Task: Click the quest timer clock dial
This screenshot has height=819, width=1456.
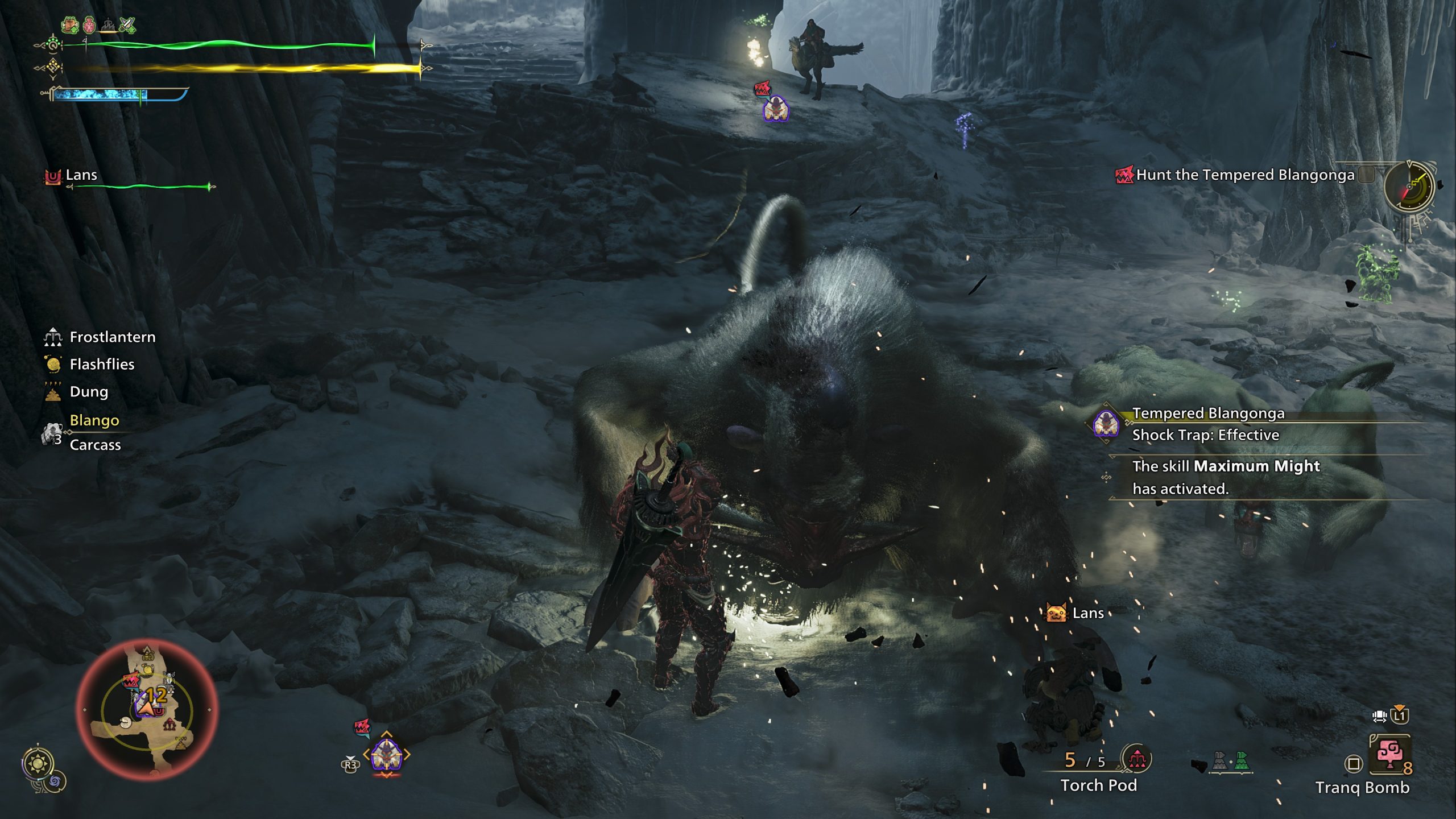Action: 1409,187
